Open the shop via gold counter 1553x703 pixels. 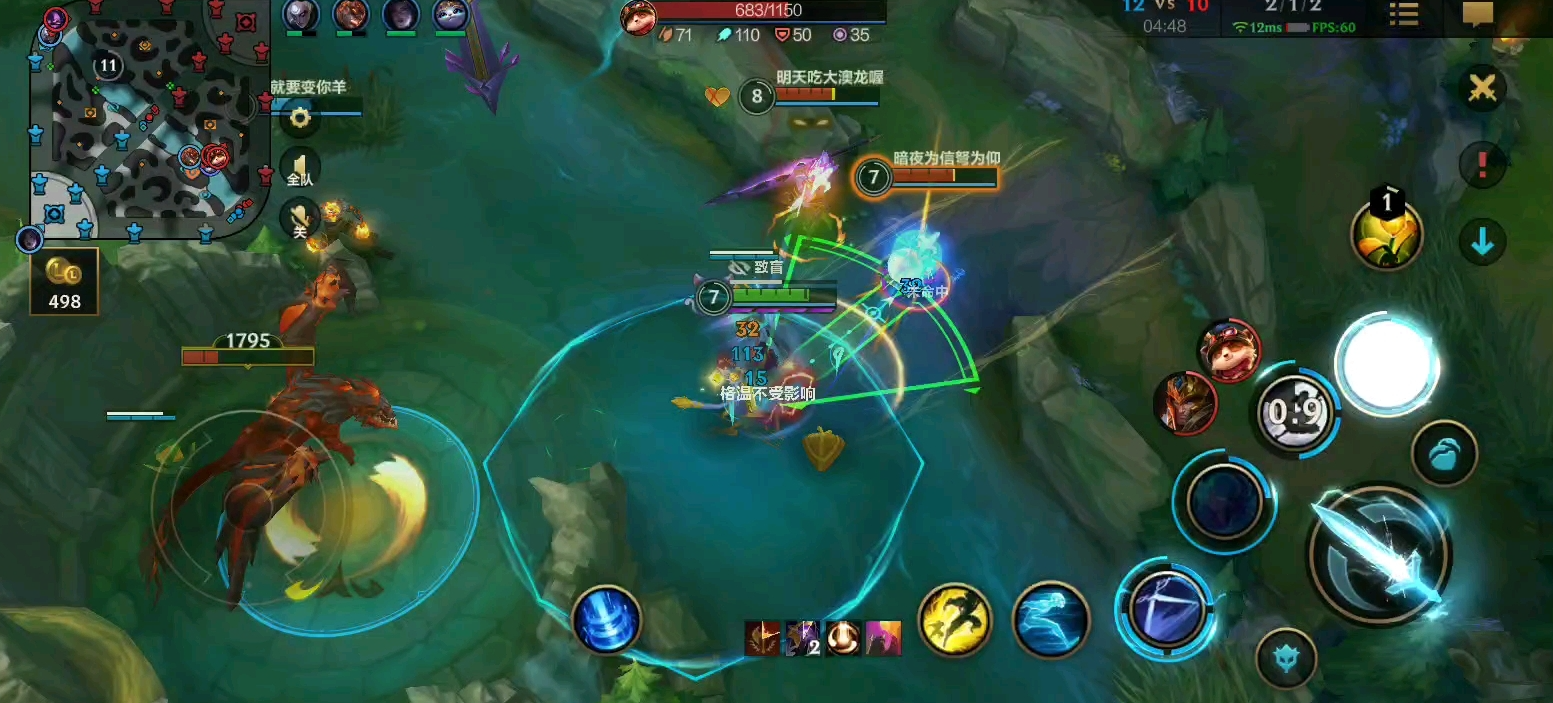coord(65,282)
